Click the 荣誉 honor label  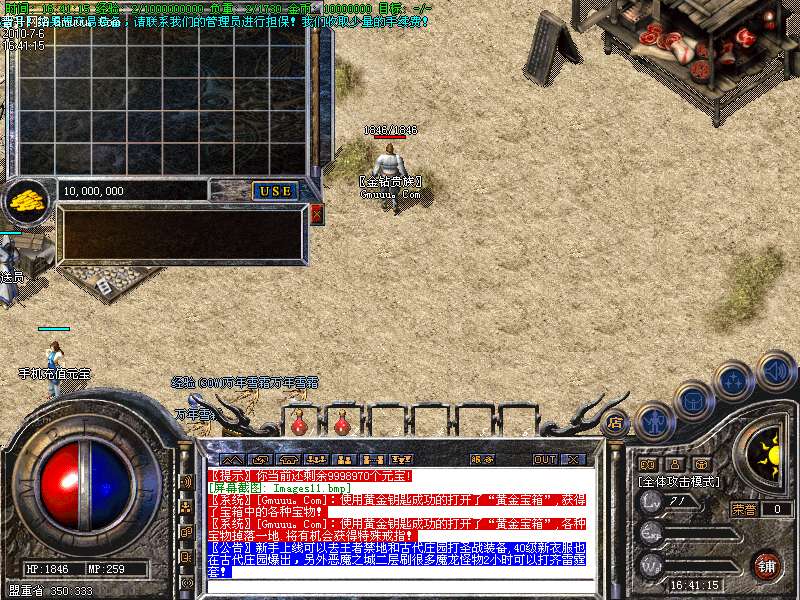click(x=743, y=509)
